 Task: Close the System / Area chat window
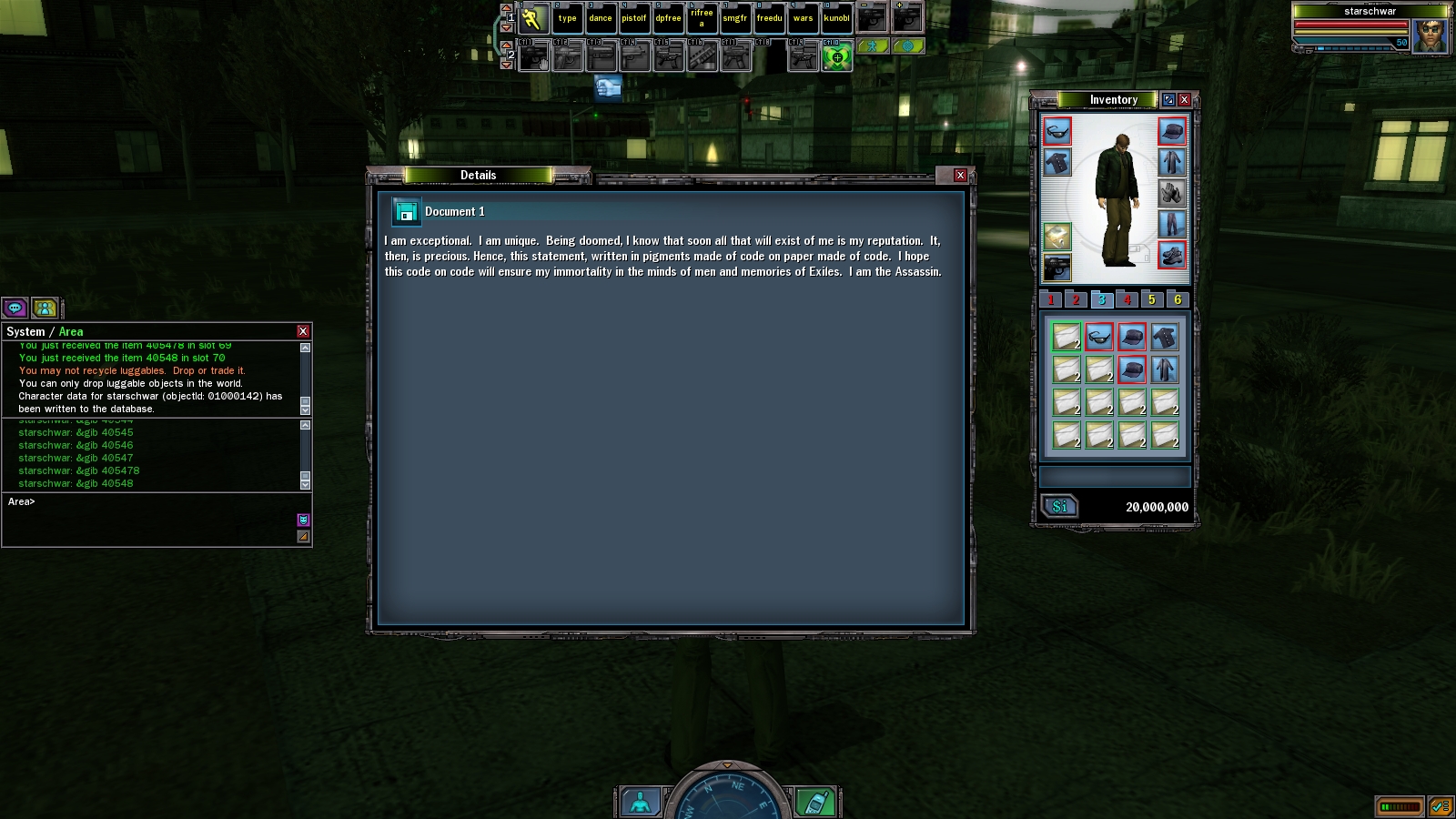pos(303,331)
